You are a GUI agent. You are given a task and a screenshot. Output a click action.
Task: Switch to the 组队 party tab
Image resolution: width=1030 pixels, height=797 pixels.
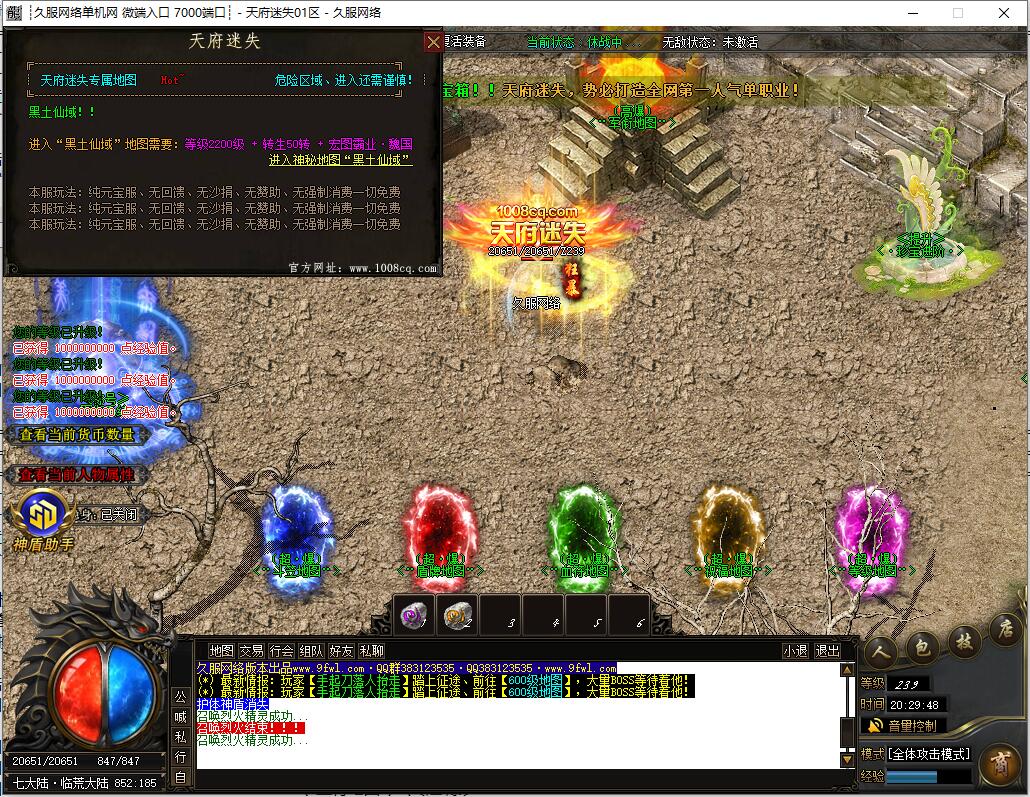pyautogui.click(x=311, y=650)
